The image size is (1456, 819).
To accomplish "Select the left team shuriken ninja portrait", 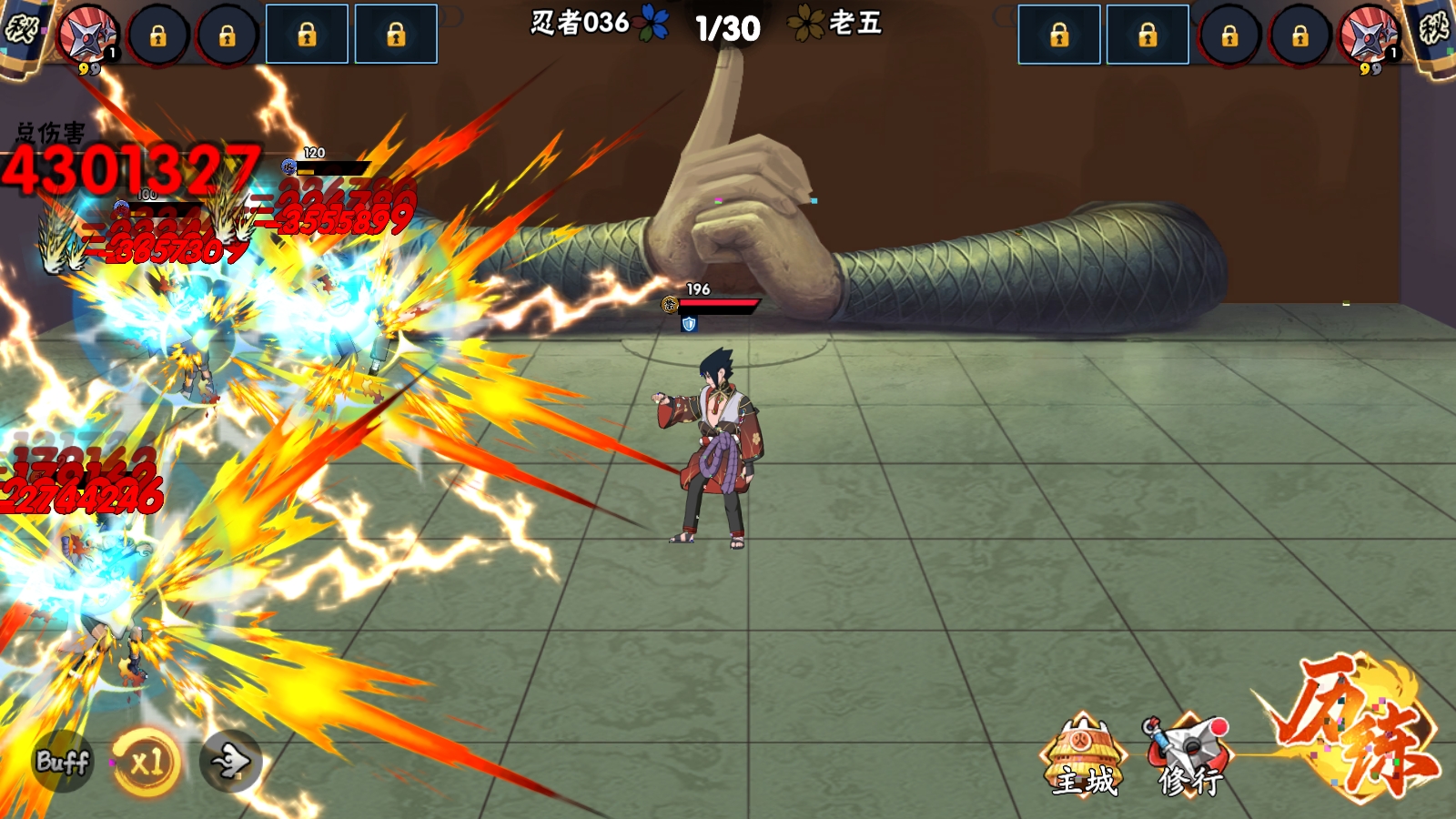I will [88, 36].
